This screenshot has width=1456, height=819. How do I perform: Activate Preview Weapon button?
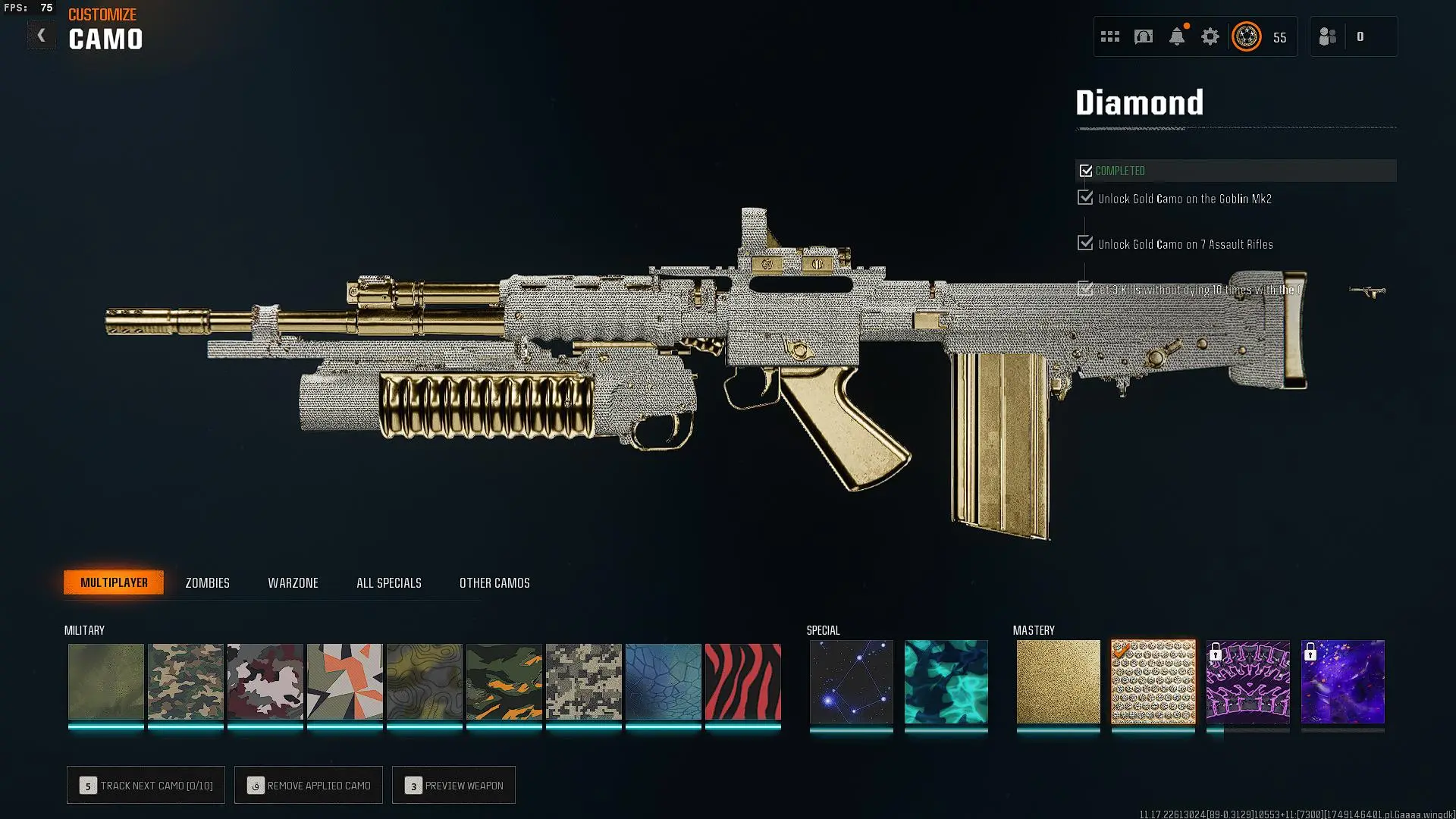(453, 786)
